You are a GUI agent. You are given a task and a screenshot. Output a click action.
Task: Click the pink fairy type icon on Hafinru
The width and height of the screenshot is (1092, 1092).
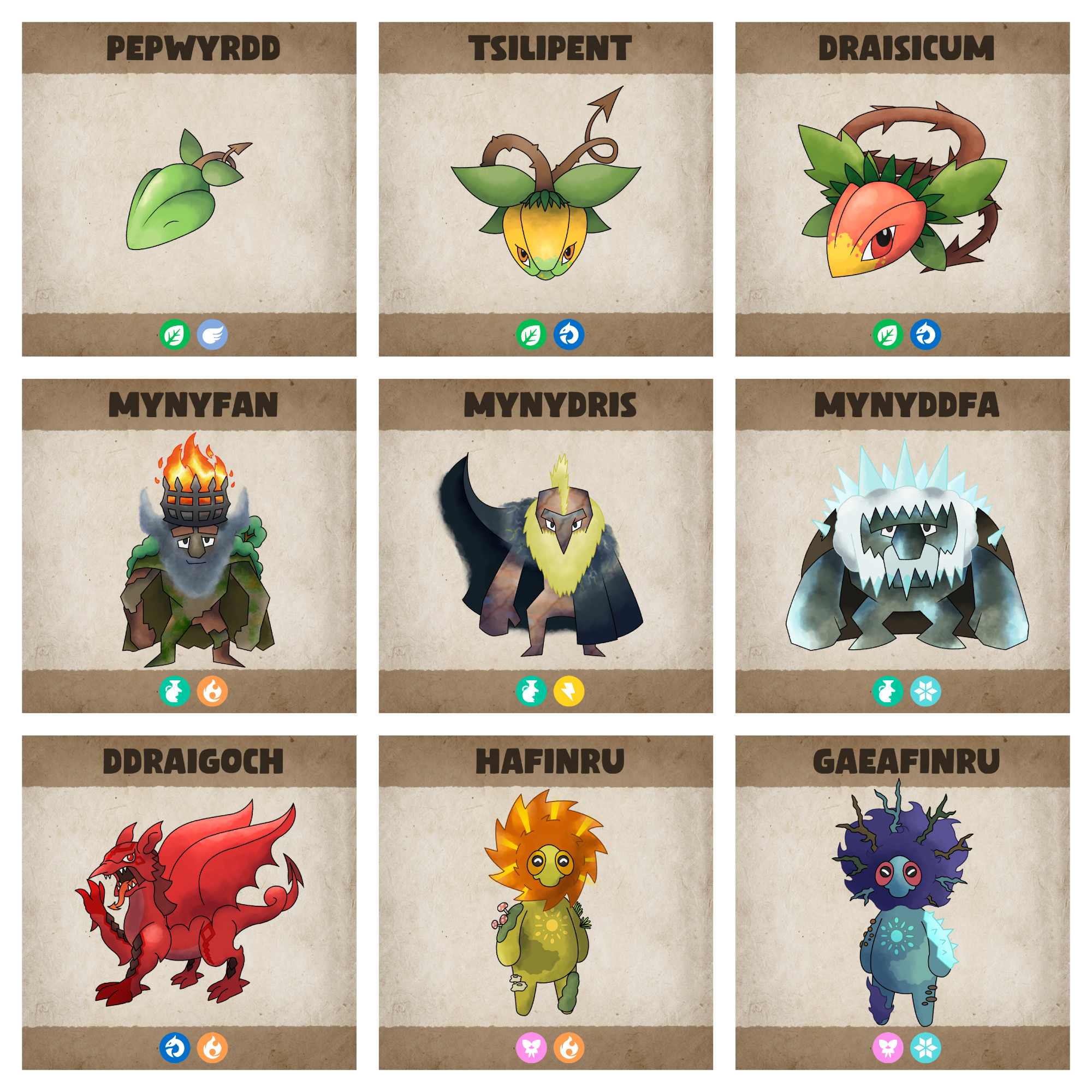[x=531, y=1047]
